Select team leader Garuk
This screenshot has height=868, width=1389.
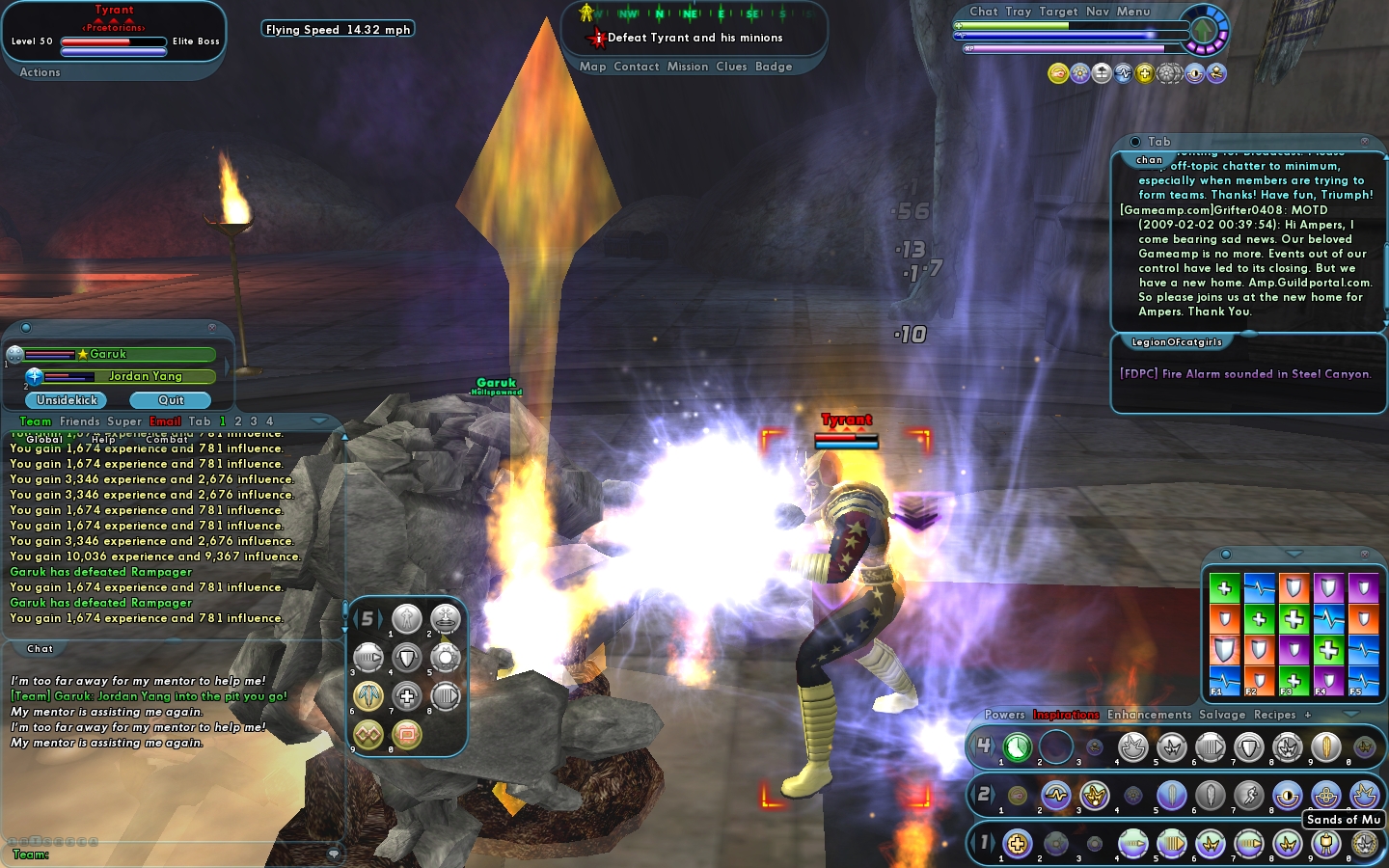click(108, 354)
